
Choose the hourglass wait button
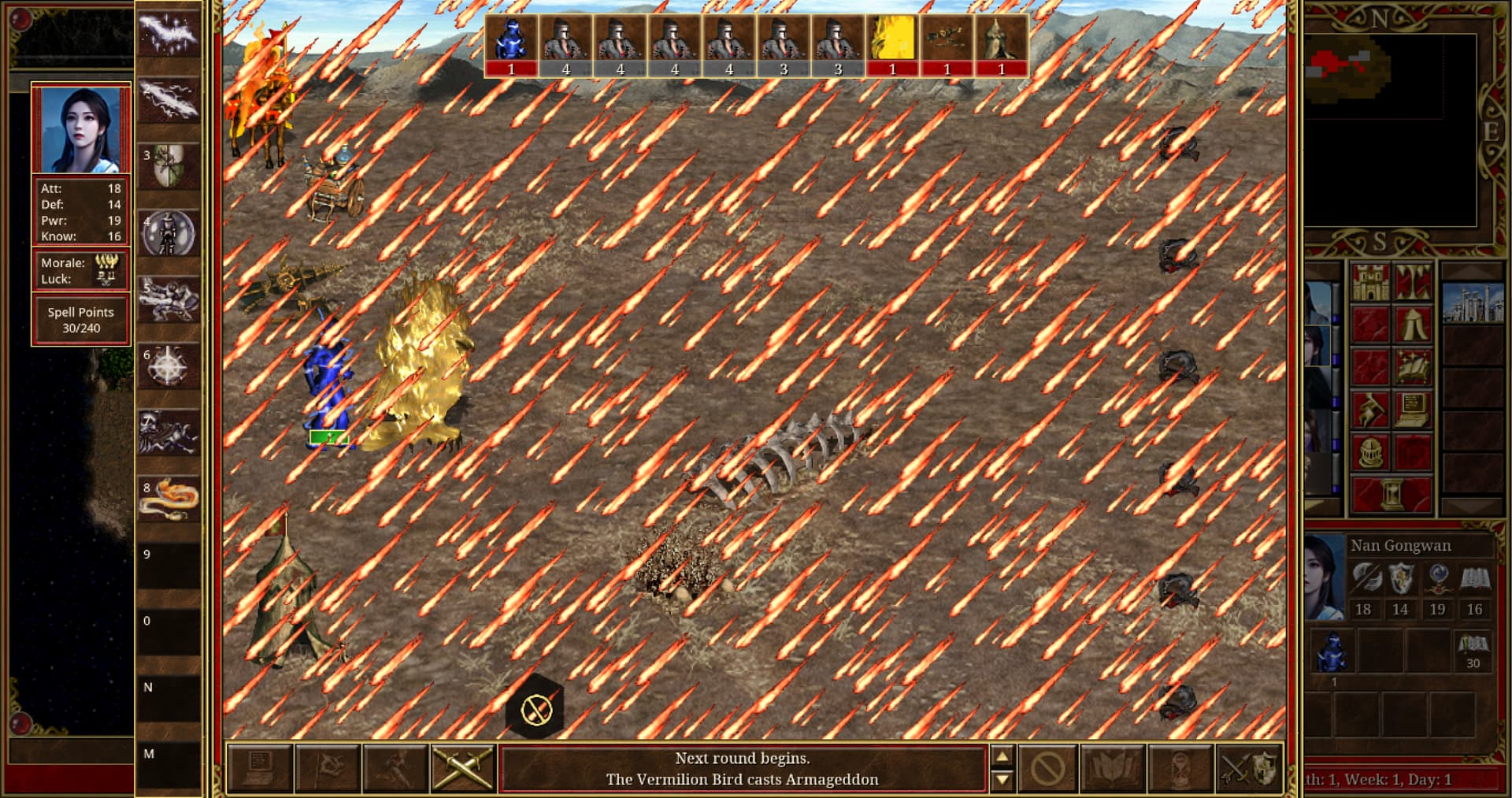1180,767
